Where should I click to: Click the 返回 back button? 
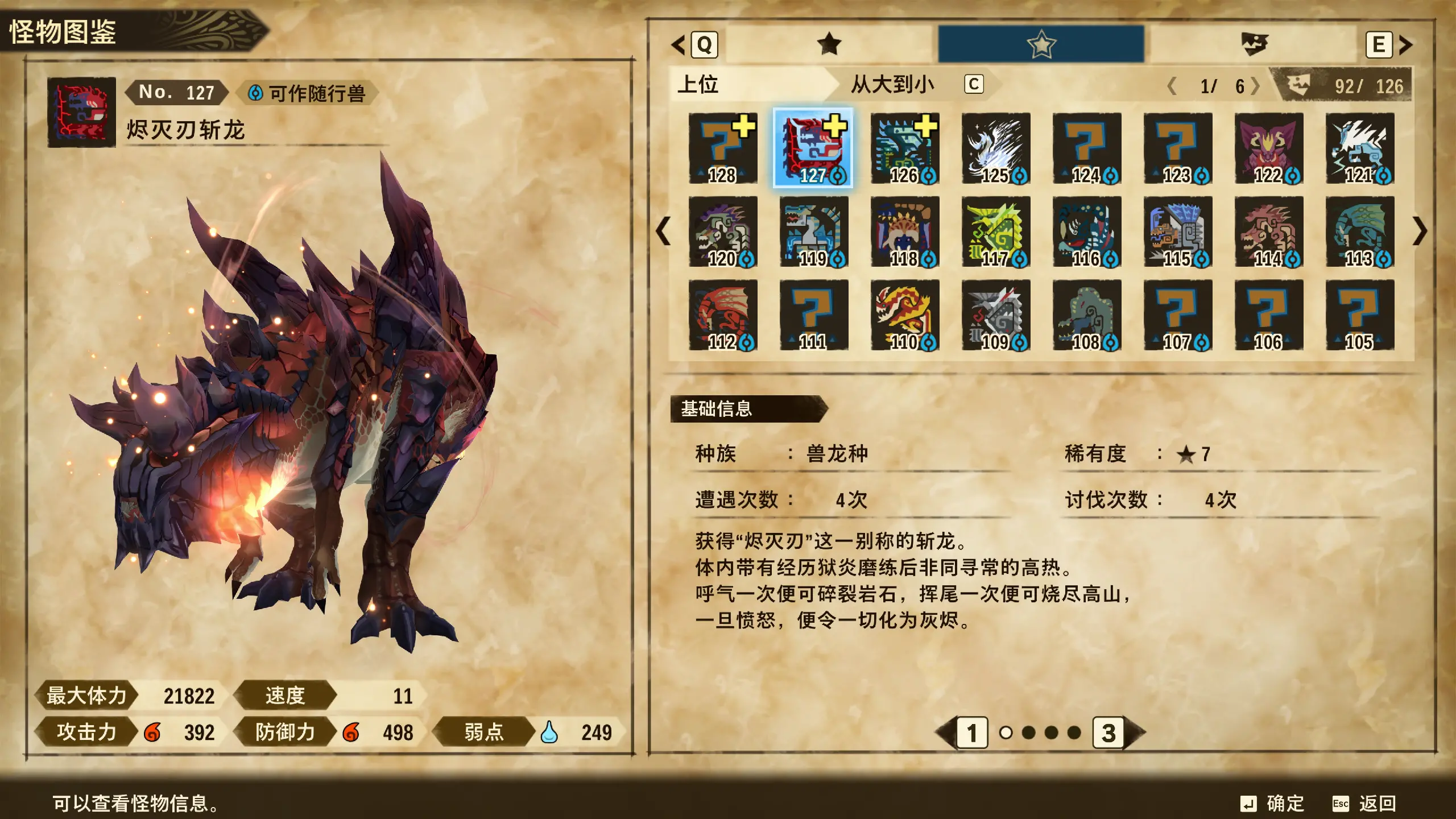tap(1365, 803)
